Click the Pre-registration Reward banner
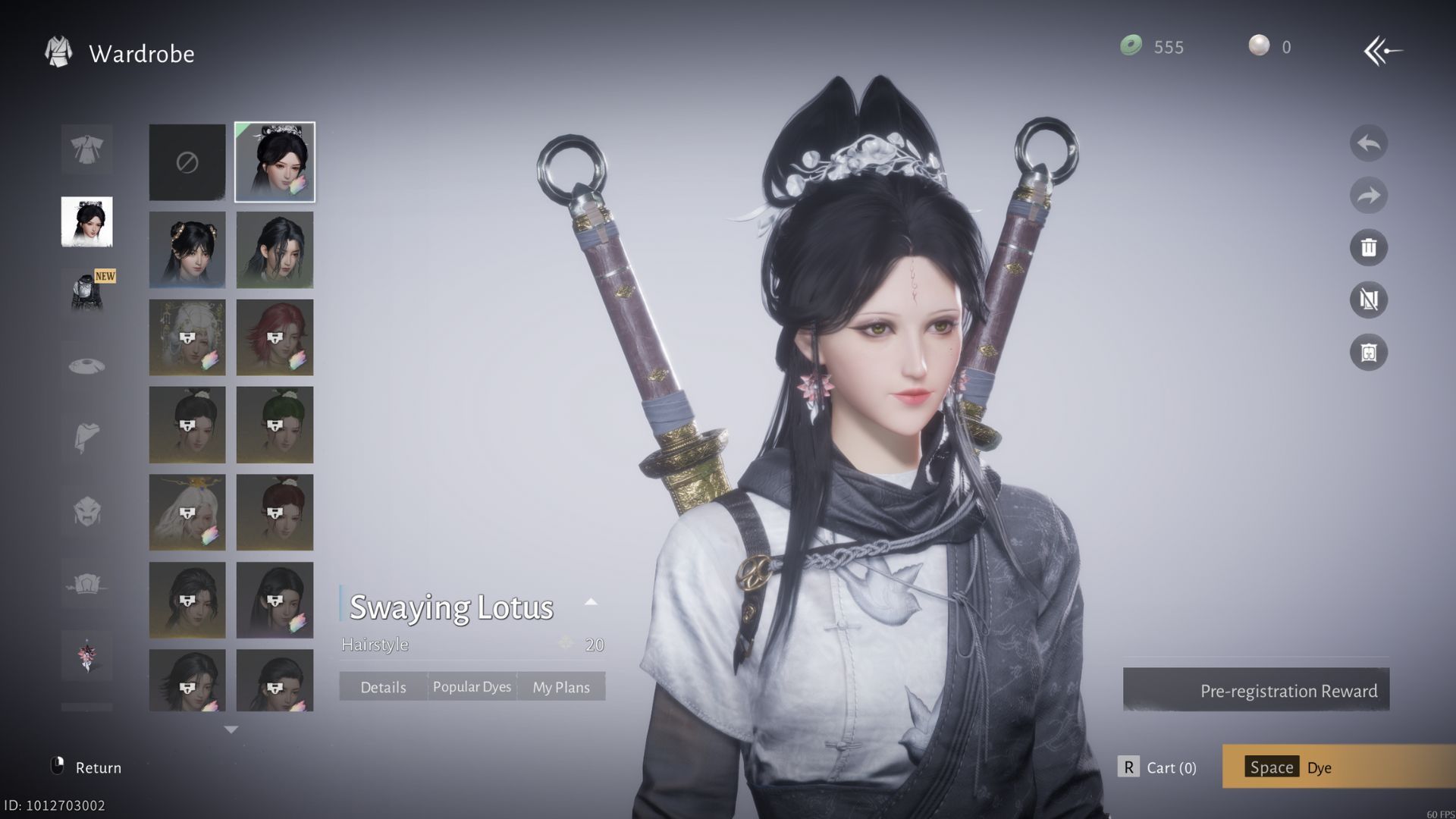 (1256, 690)
